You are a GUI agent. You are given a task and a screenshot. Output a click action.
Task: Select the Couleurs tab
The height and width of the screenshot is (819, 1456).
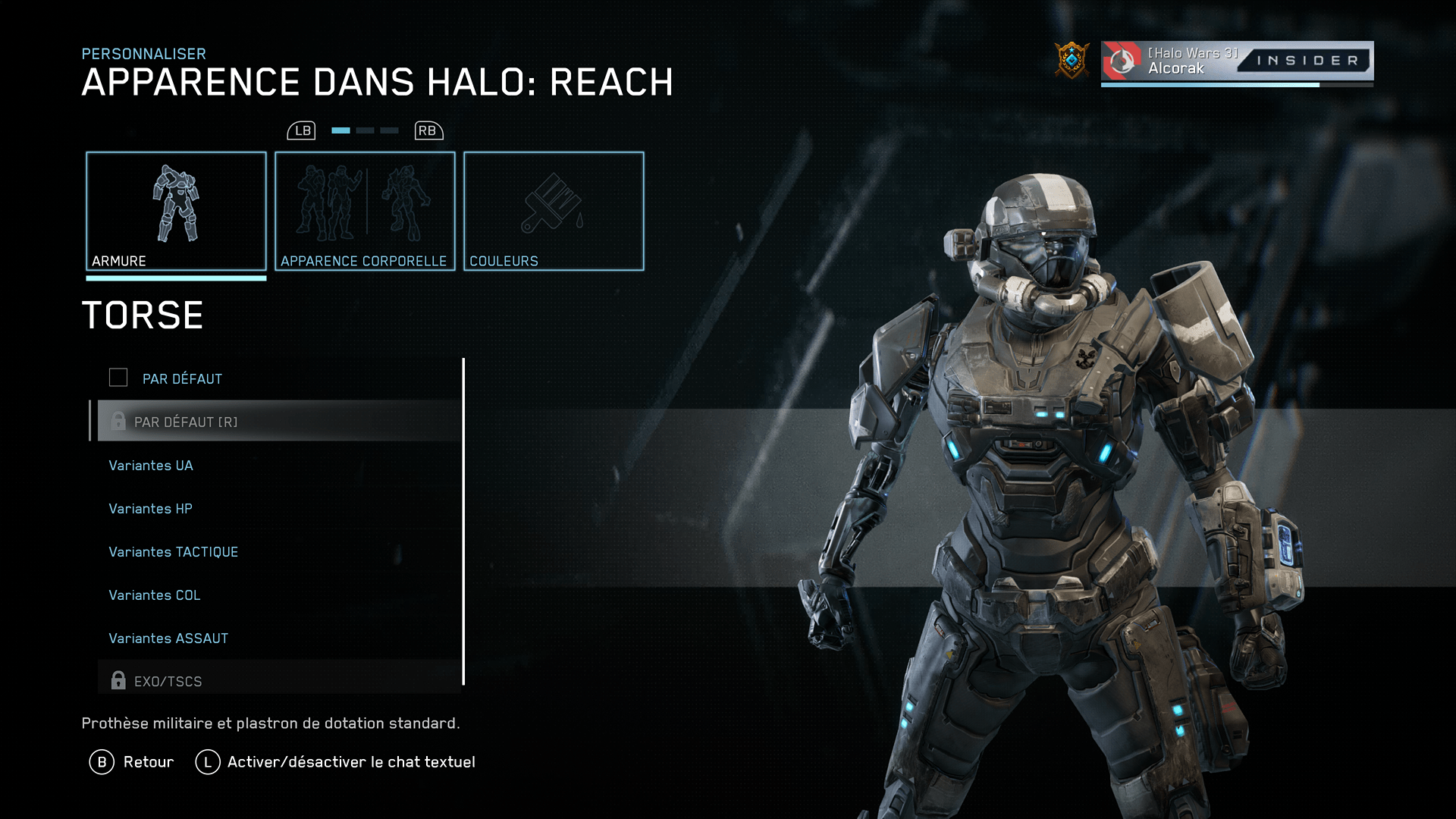coord(554,211)
